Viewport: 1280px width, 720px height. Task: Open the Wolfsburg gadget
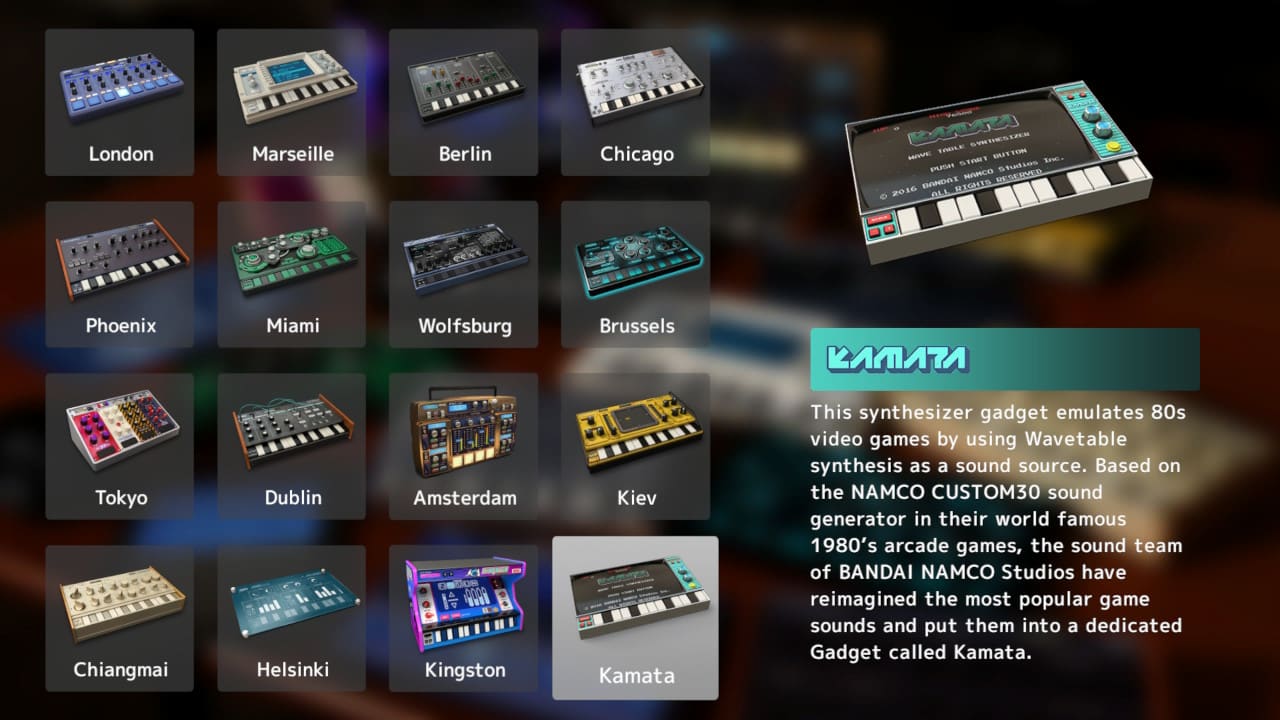463,272
